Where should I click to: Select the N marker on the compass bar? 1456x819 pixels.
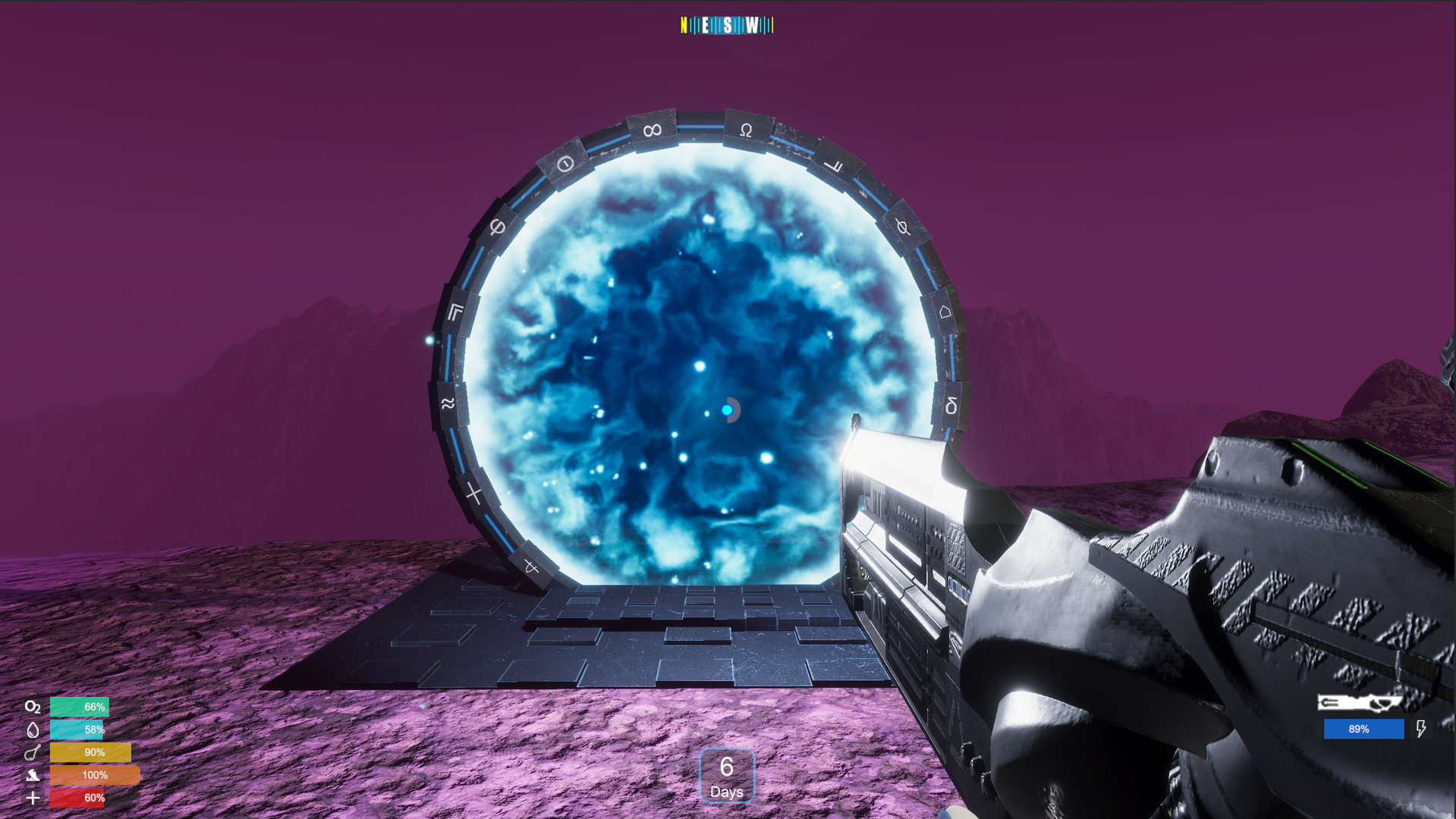(x=684, y=24)
